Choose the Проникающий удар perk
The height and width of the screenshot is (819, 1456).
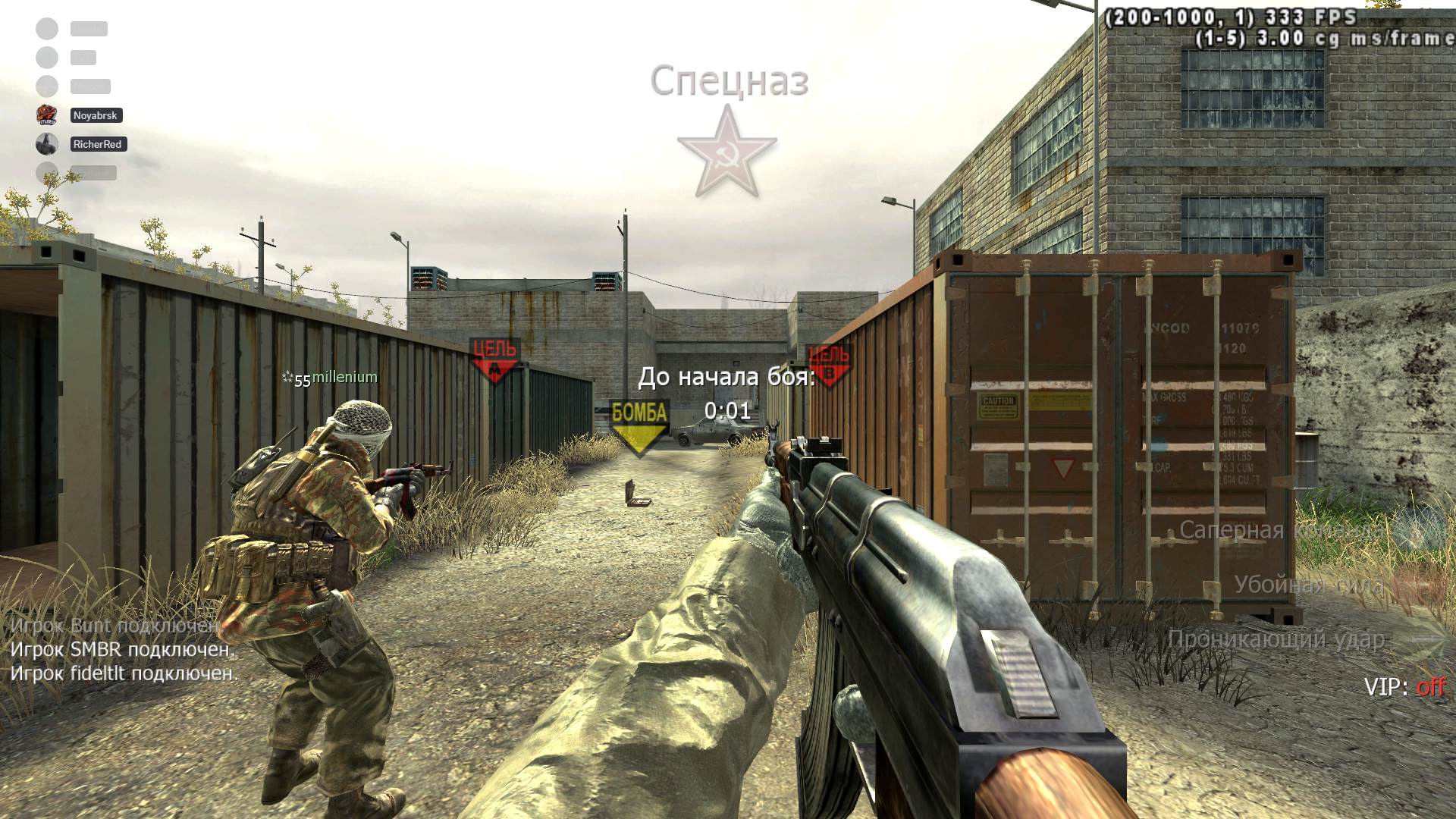click(x=1276, y=640)
